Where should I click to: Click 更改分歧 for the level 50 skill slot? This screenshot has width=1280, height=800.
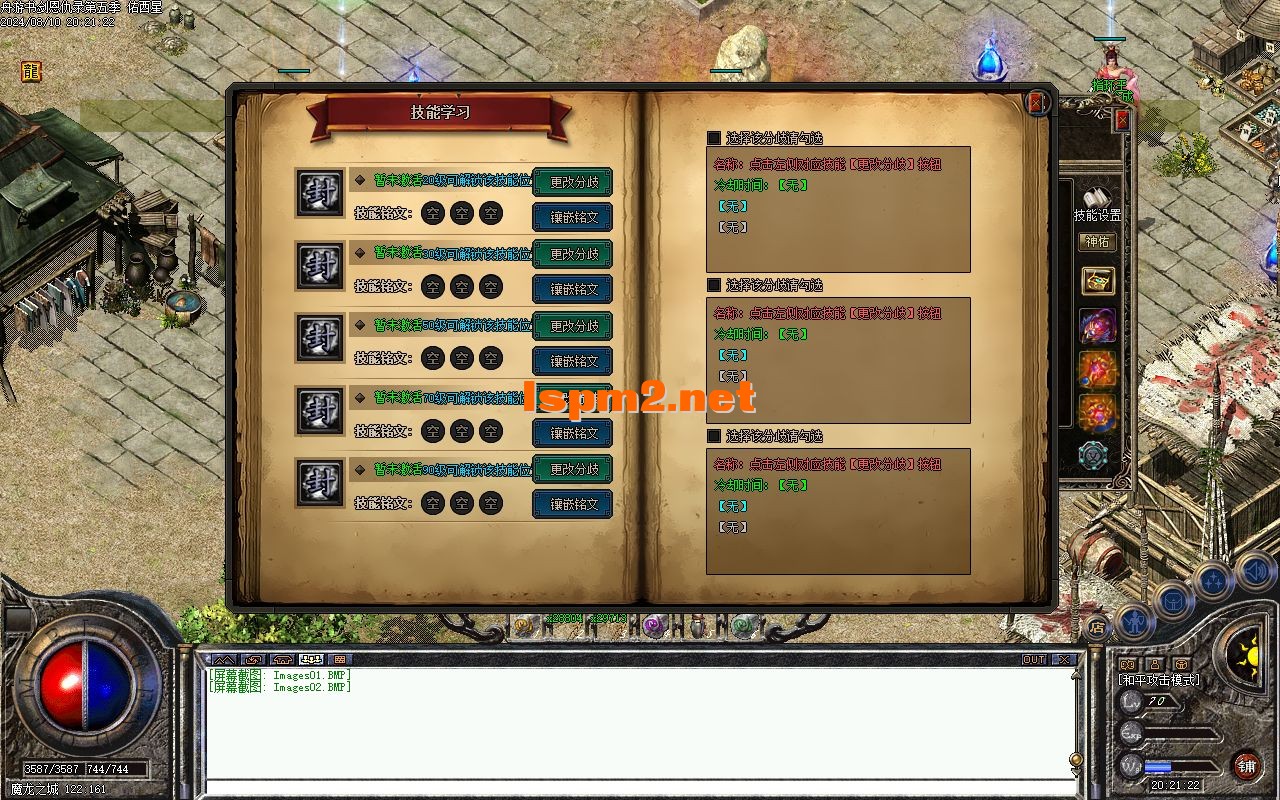[x=573, y=326]
